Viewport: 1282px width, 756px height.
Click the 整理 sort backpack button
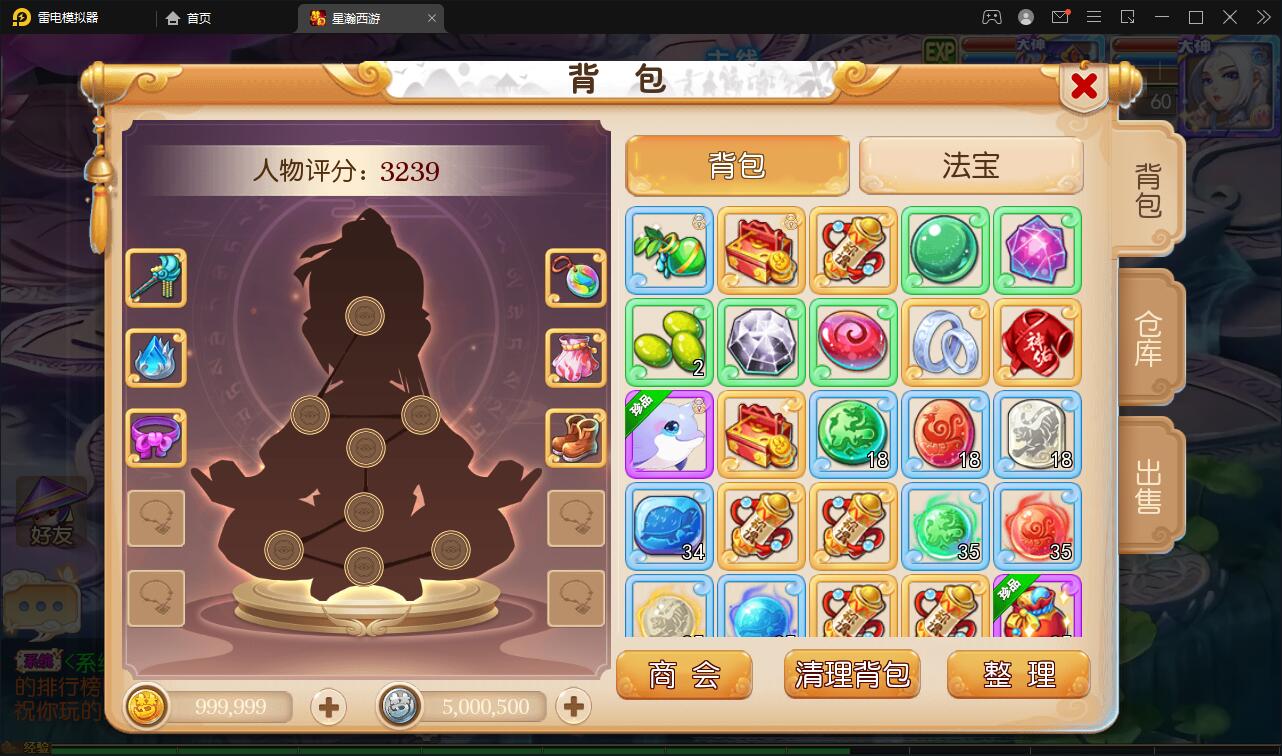click(x=1018, y=675)
